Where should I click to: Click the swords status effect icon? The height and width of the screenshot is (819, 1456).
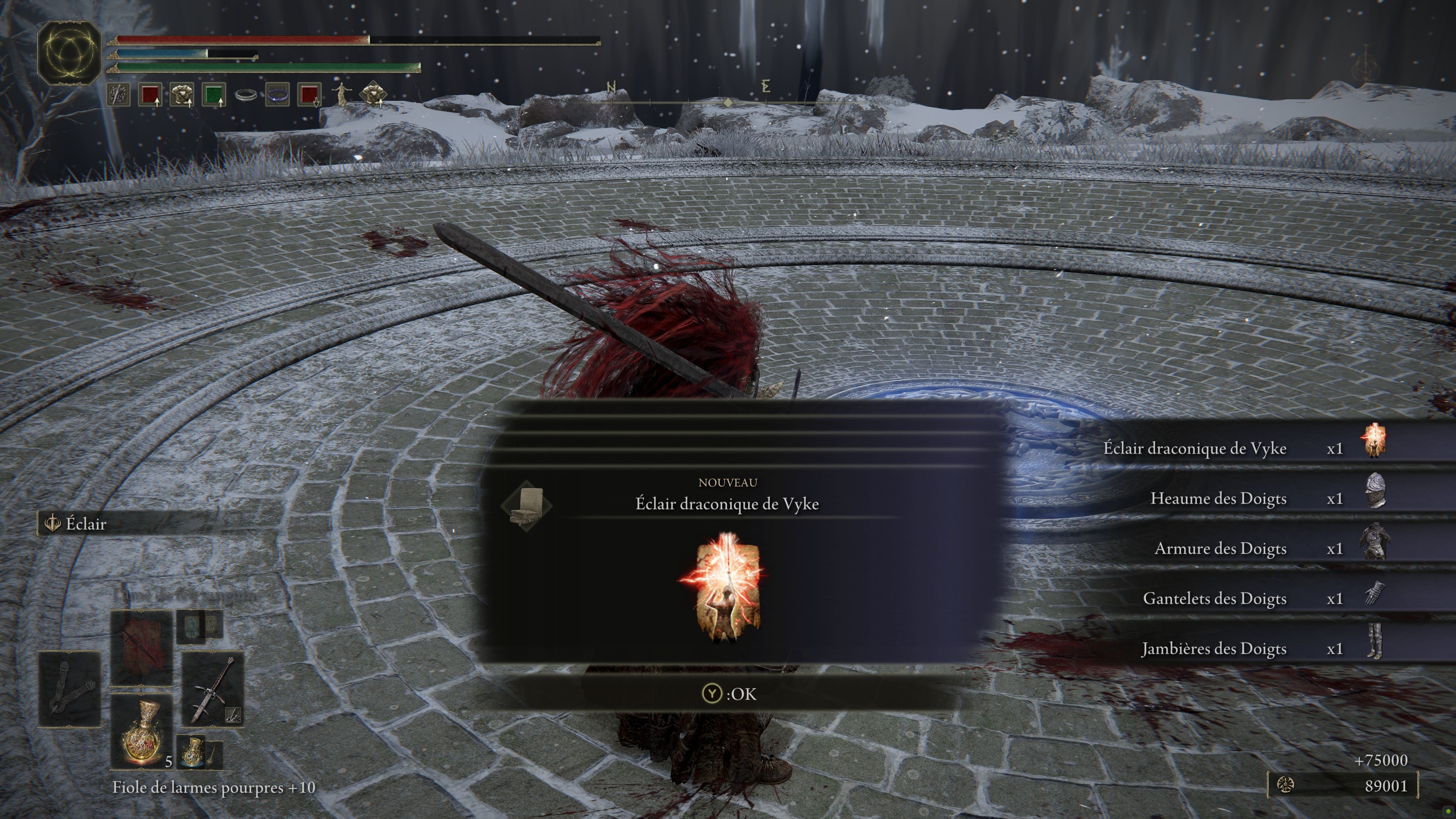click(x=118, y=94)
